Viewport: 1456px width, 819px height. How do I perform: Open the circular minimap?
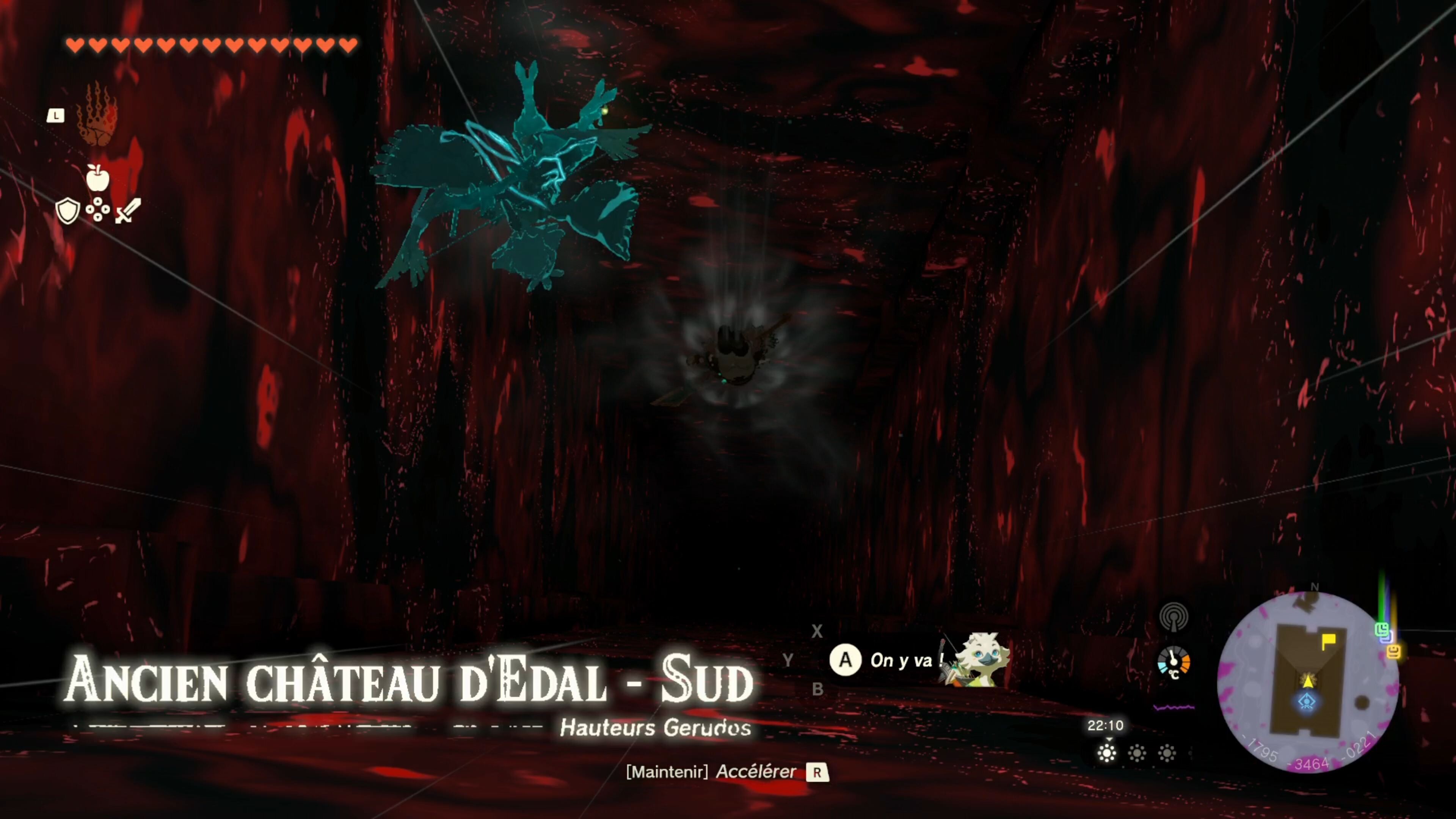(1307, 682)
